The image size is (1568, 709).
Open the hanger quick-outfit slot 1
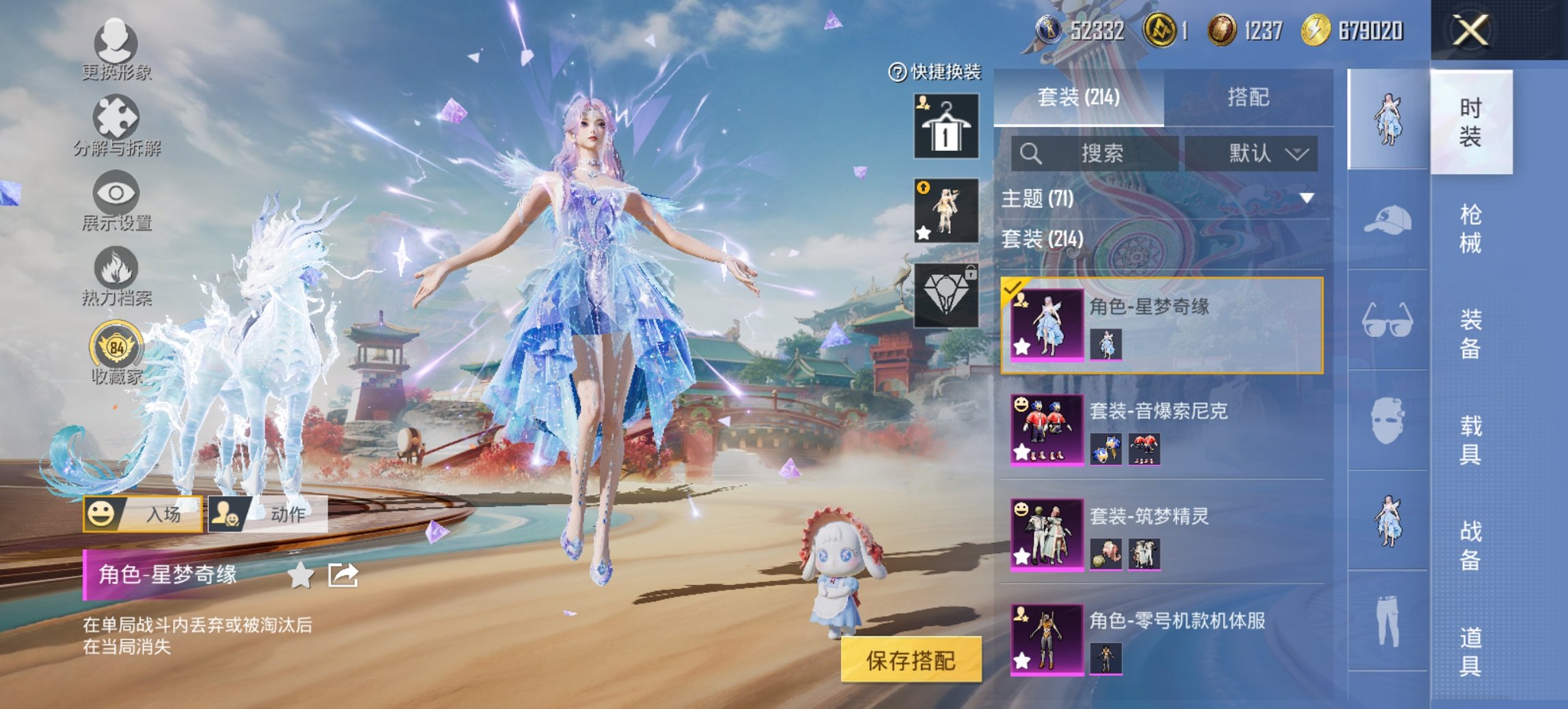pos(945,126)
